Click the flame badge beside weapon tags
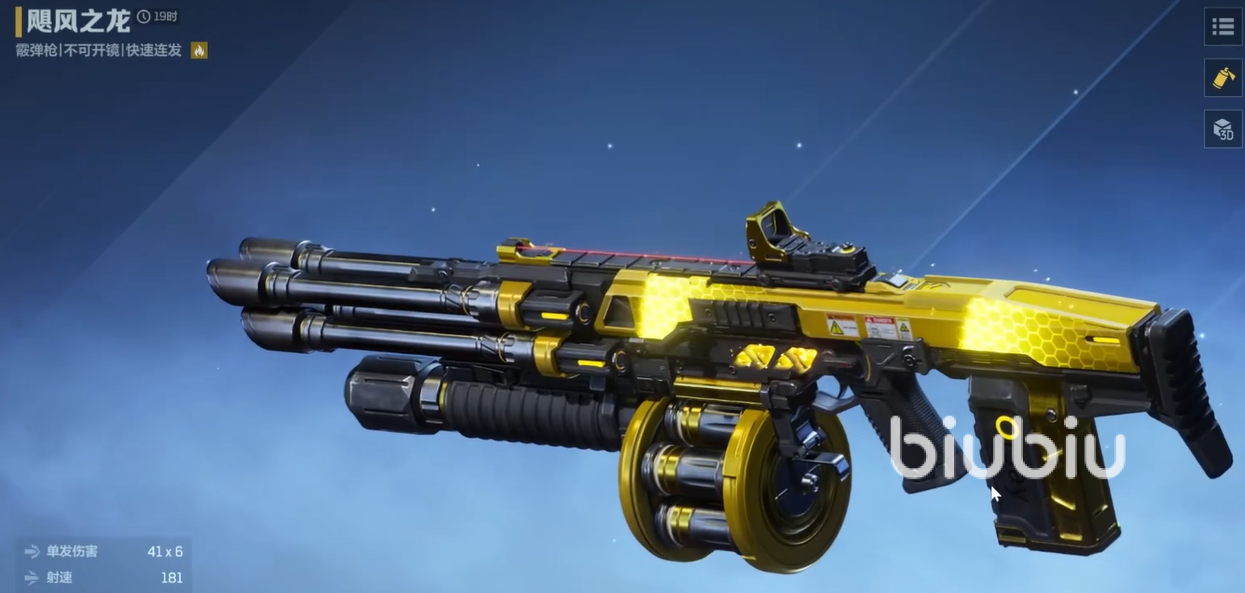1245x593 pixels. tap(199, 50)
